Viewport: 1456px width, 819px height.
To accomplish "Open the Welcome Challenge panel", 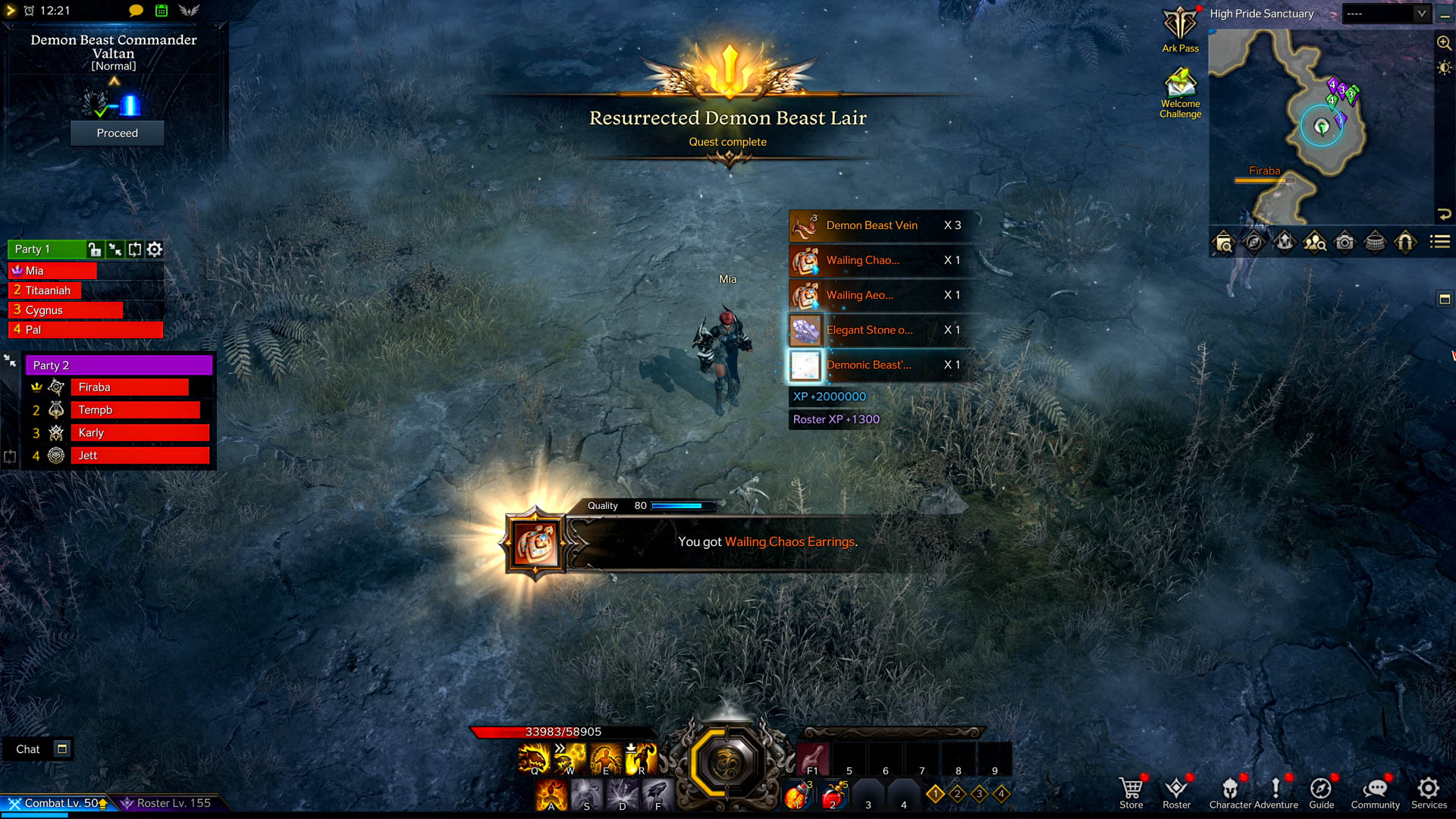I will click(x=1180, y=91).
